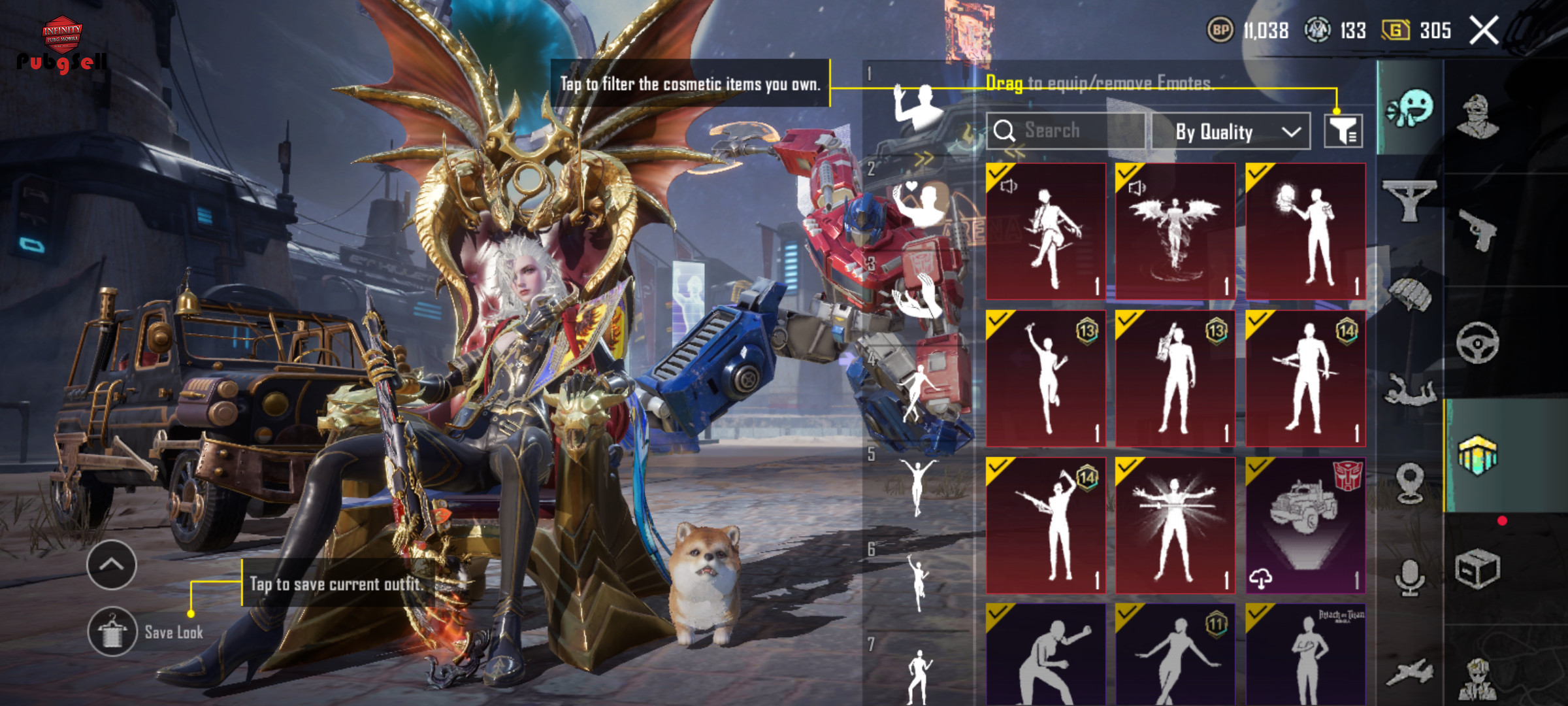The width and height of the screenshot is (1568, 706).
Task: Close the inventory screen
Action: [x=1484, y=31]
